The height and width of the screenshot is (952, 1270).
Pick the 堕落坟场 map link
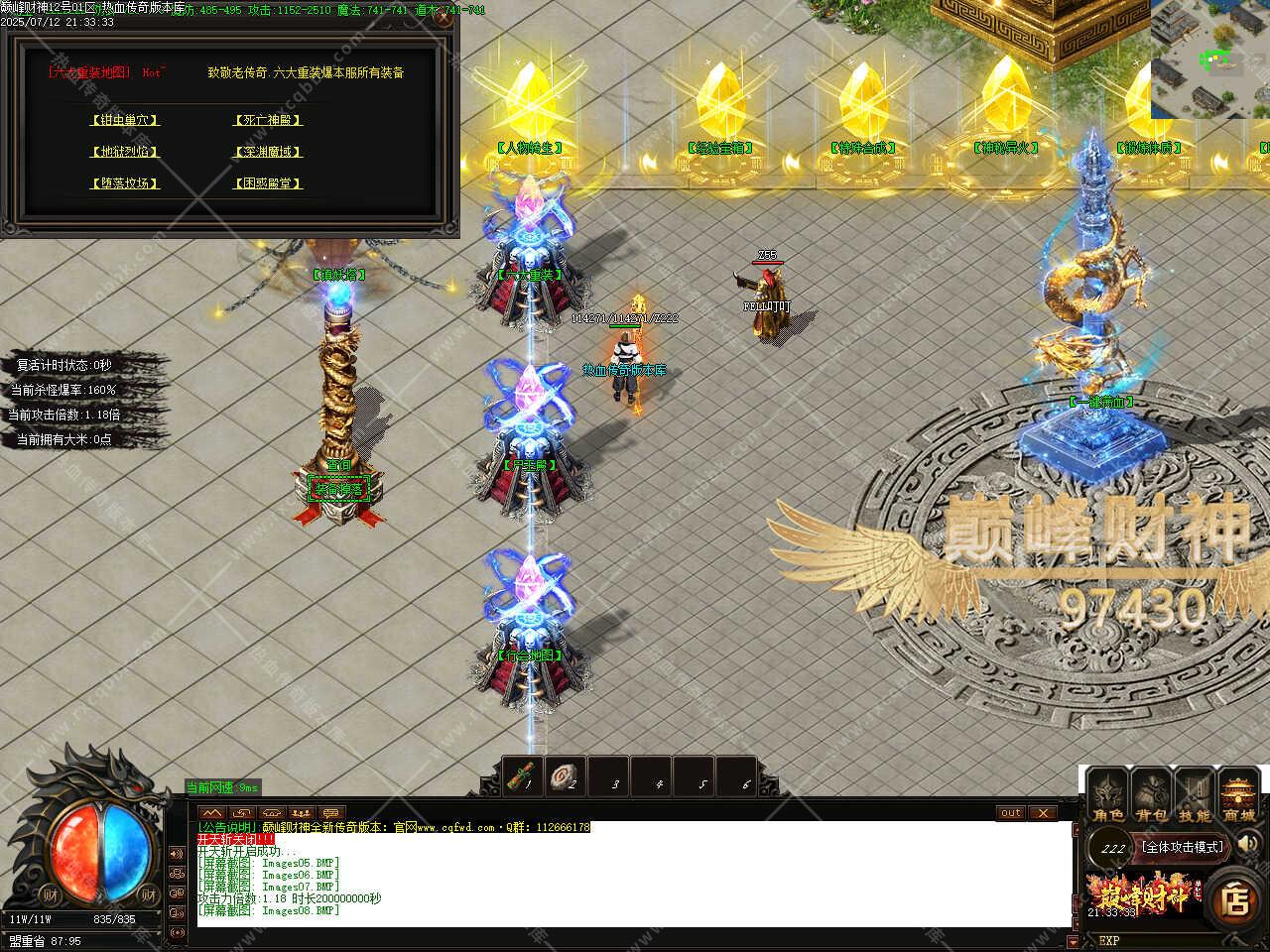point(125,183)
